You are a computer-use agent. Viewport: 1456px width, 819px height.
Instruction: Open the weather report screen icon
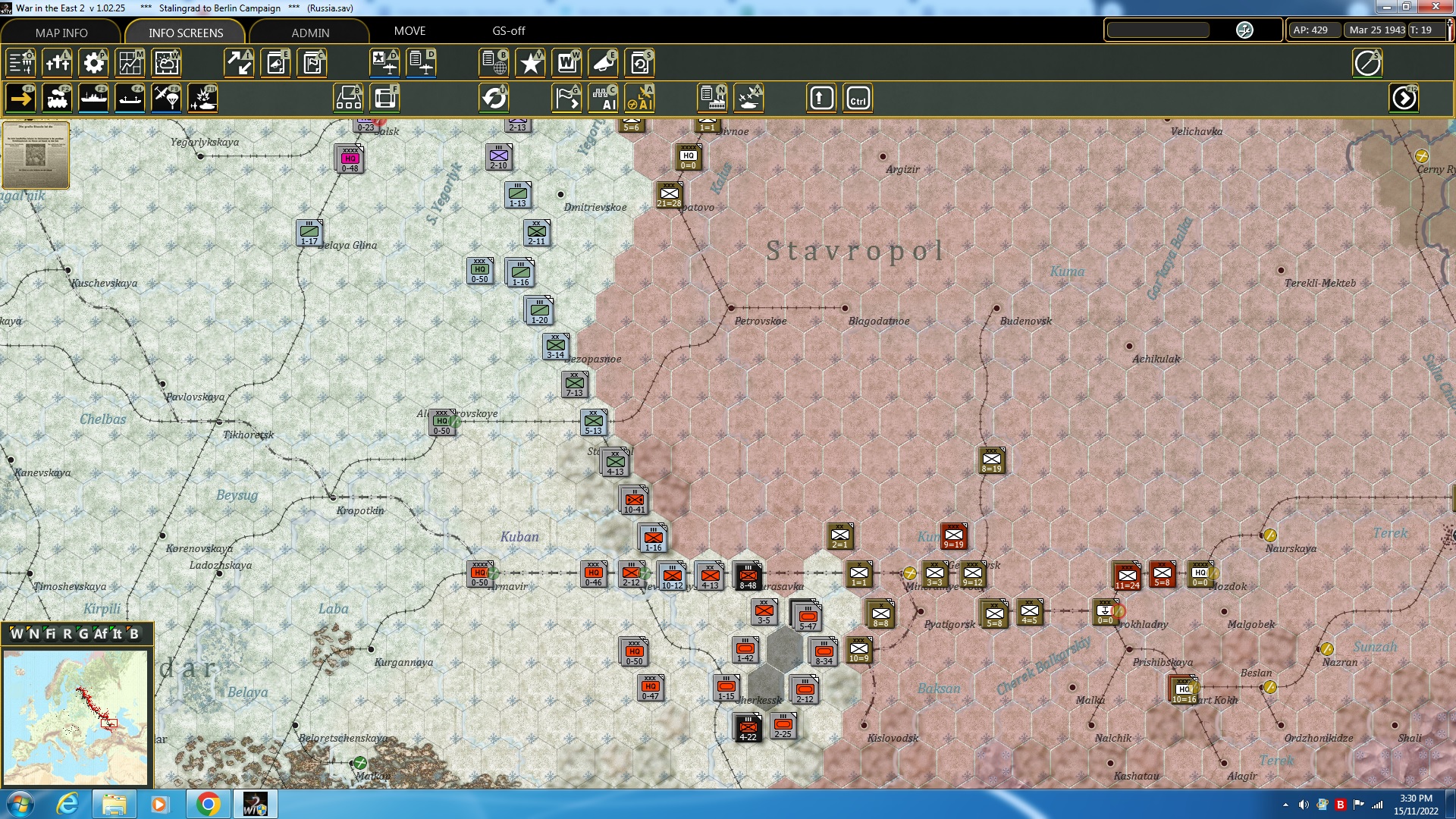[x=166, y=63]
